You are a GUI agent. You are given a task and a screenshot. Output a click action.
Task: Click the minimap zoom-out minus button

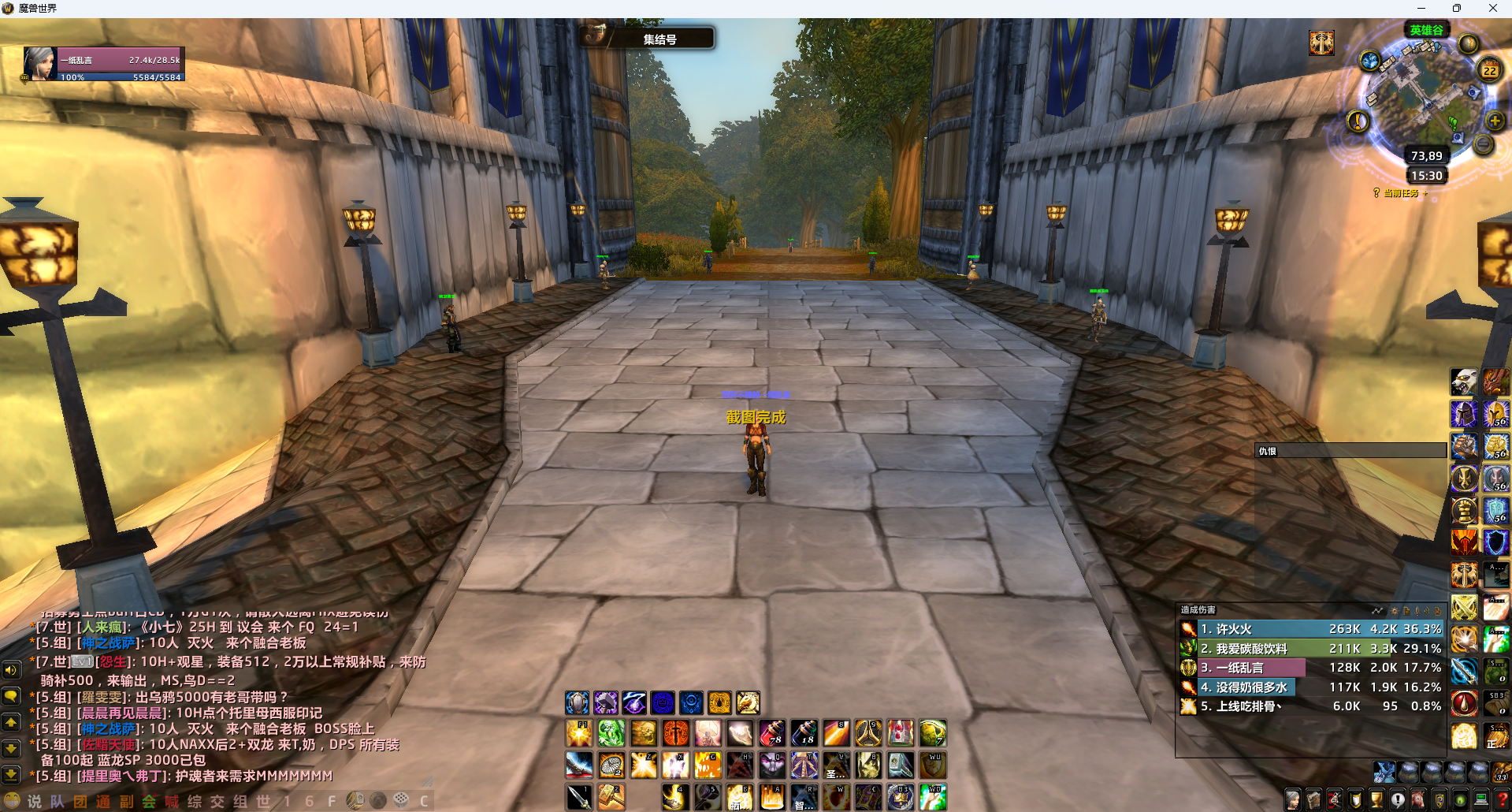coord(1483,144)
